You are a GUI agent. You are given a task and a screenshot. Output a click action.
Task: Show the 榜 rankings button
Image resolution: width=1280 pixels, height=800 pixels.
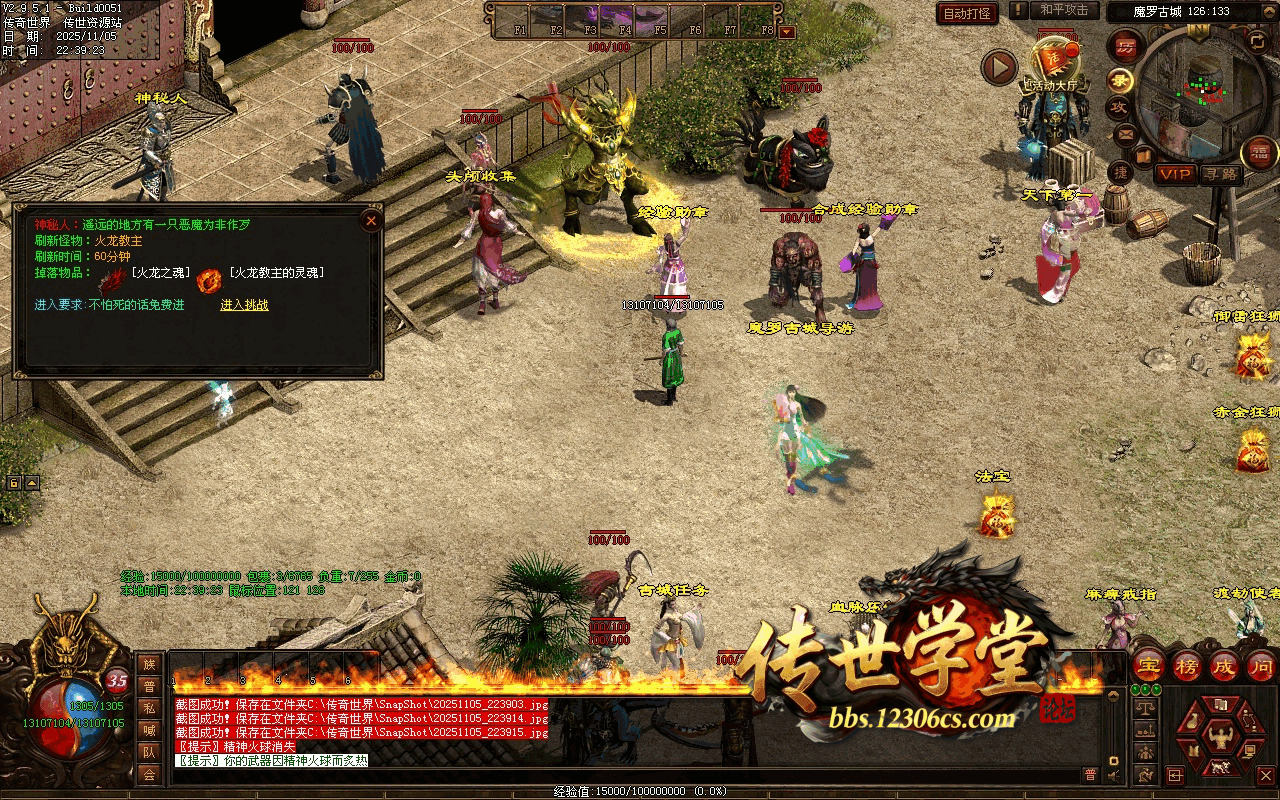pos(1187,665)
